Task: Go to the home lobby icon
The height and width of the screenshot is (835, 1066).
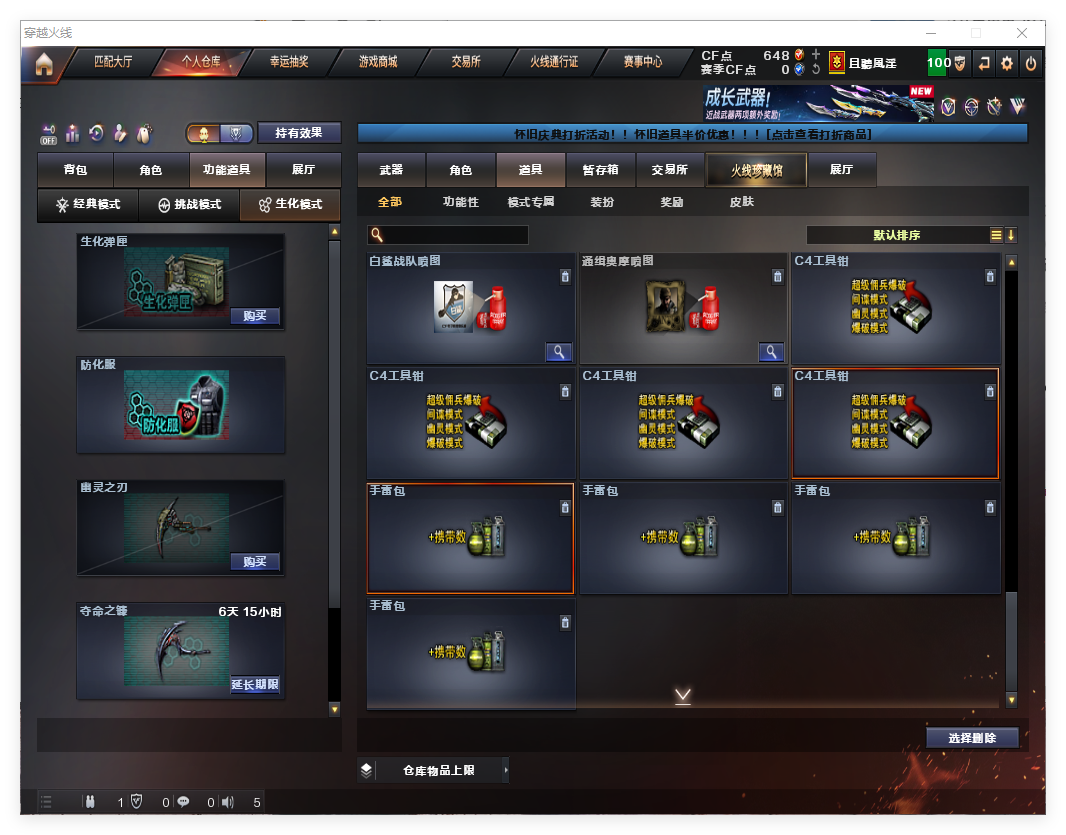Action: point(43,64)
